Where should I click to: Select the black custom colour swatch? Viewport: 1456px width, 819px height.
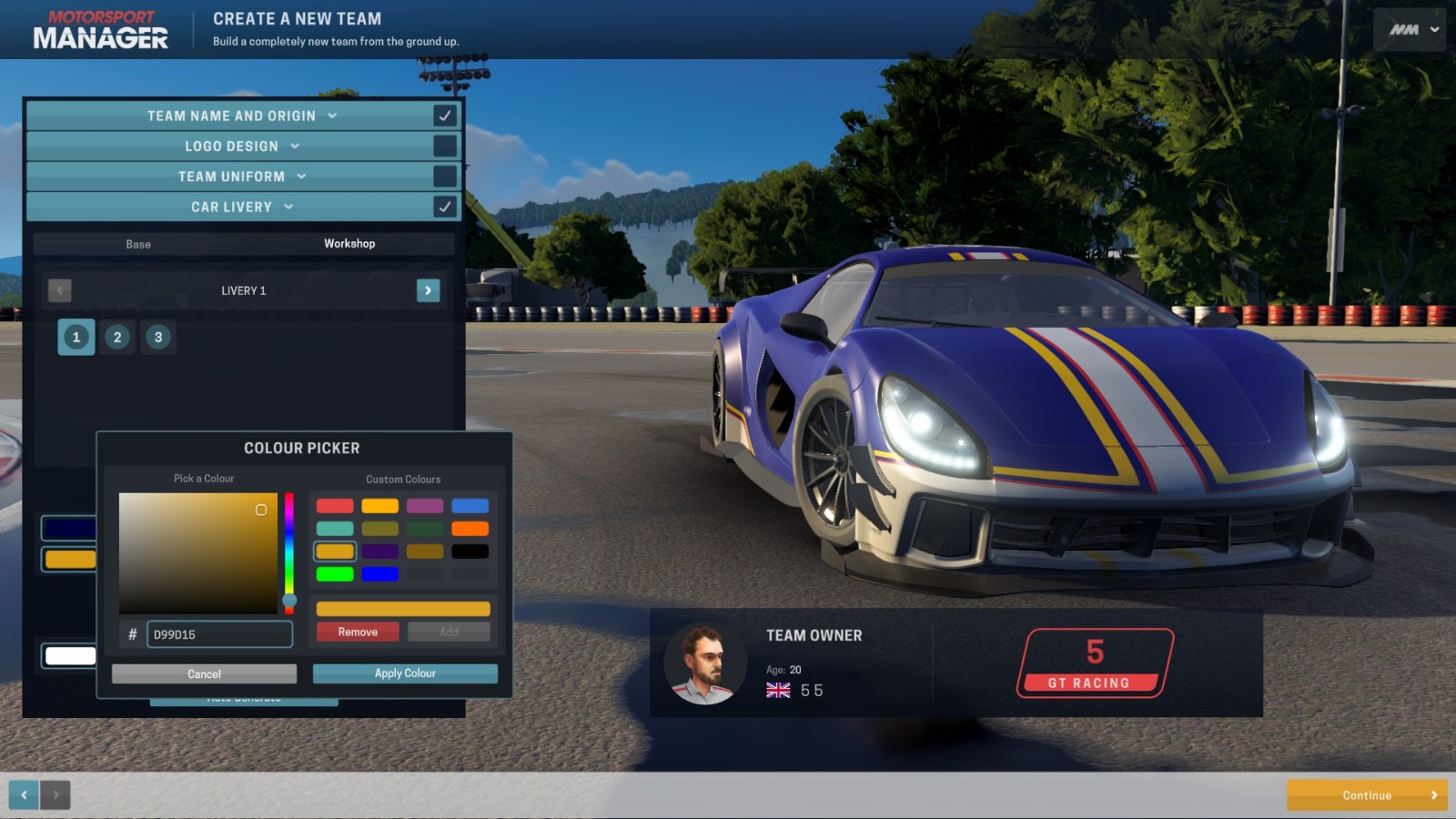pos(470,551)
